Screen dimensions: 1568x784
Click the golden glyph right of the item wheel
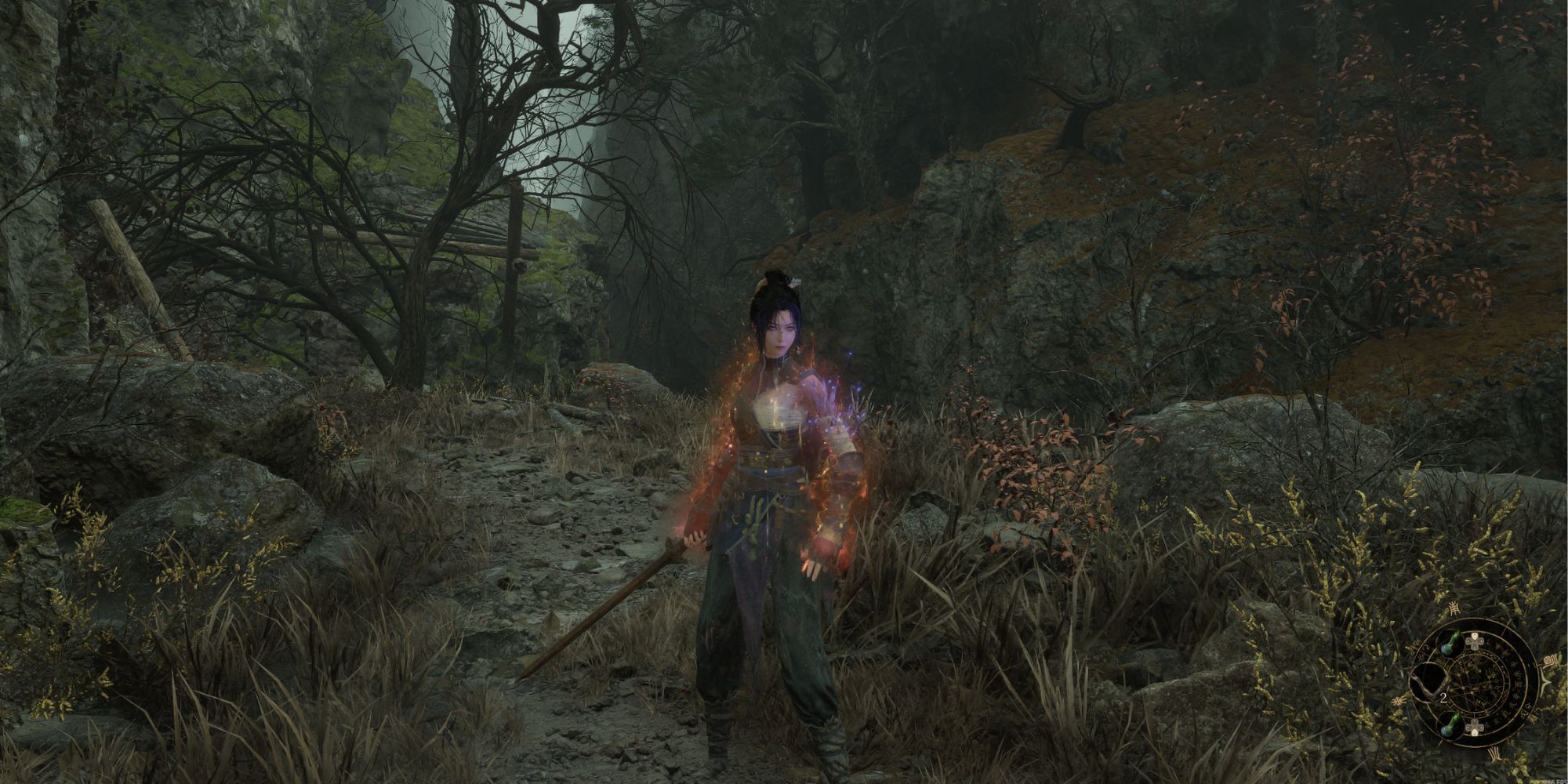tap(1551, 660)
